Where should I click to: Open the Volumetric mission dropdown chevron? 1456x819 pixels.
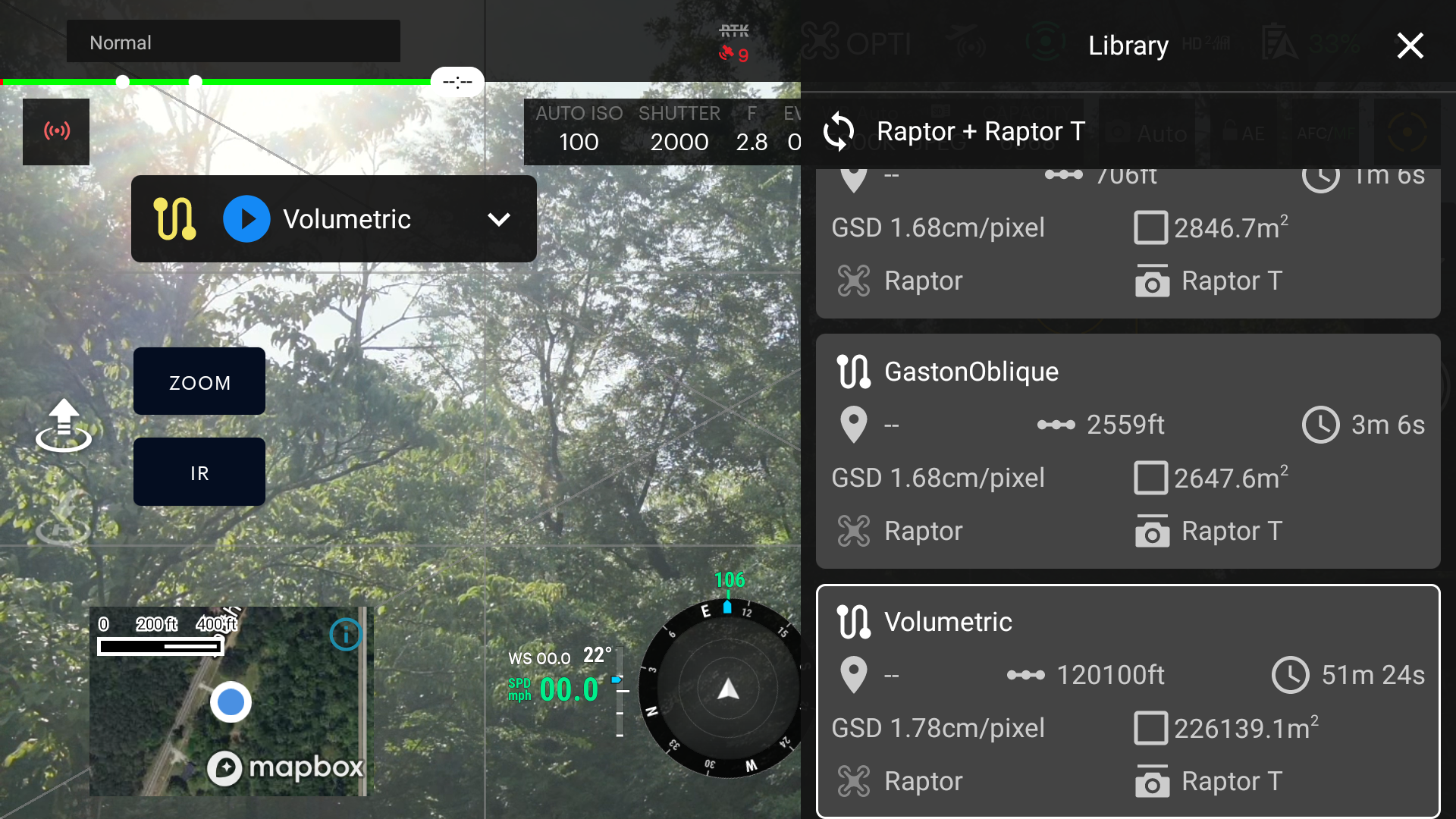pos(499,219)
